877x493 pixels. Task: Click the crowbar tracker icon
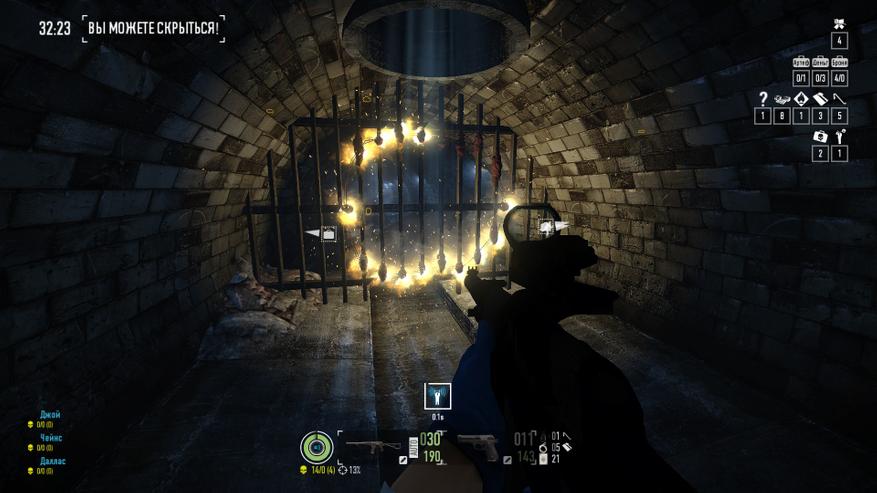click(x=839, y=99)
